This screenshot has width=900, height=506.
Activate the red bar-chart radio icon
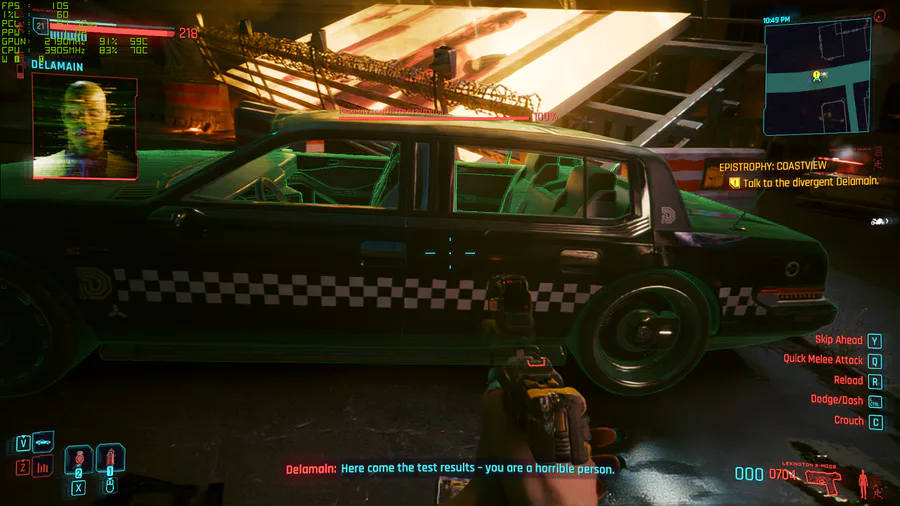[44, 466]
